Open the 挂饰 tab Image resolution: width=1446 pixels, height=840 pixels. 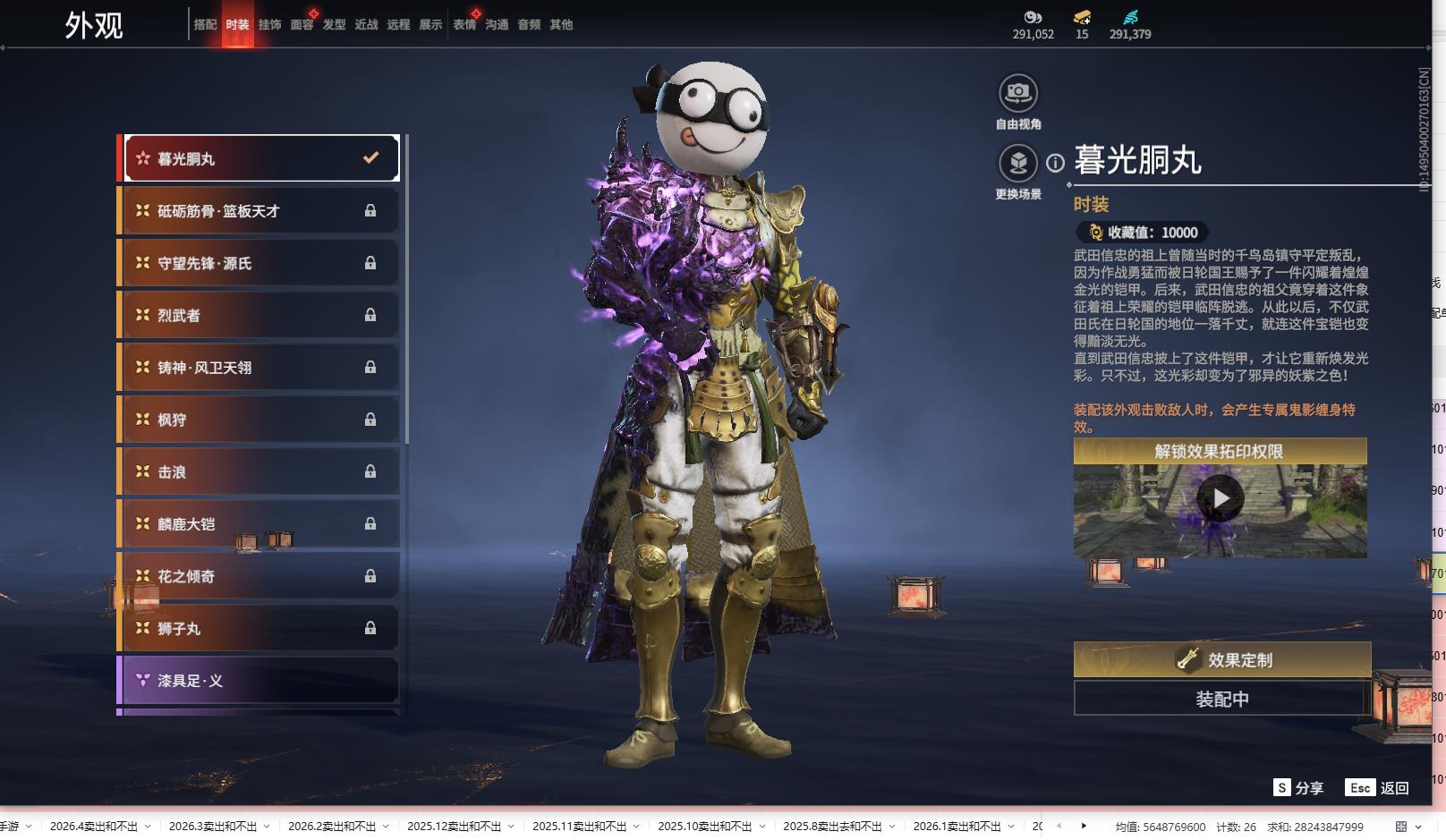pyautogui.click(x=269, y=25)
